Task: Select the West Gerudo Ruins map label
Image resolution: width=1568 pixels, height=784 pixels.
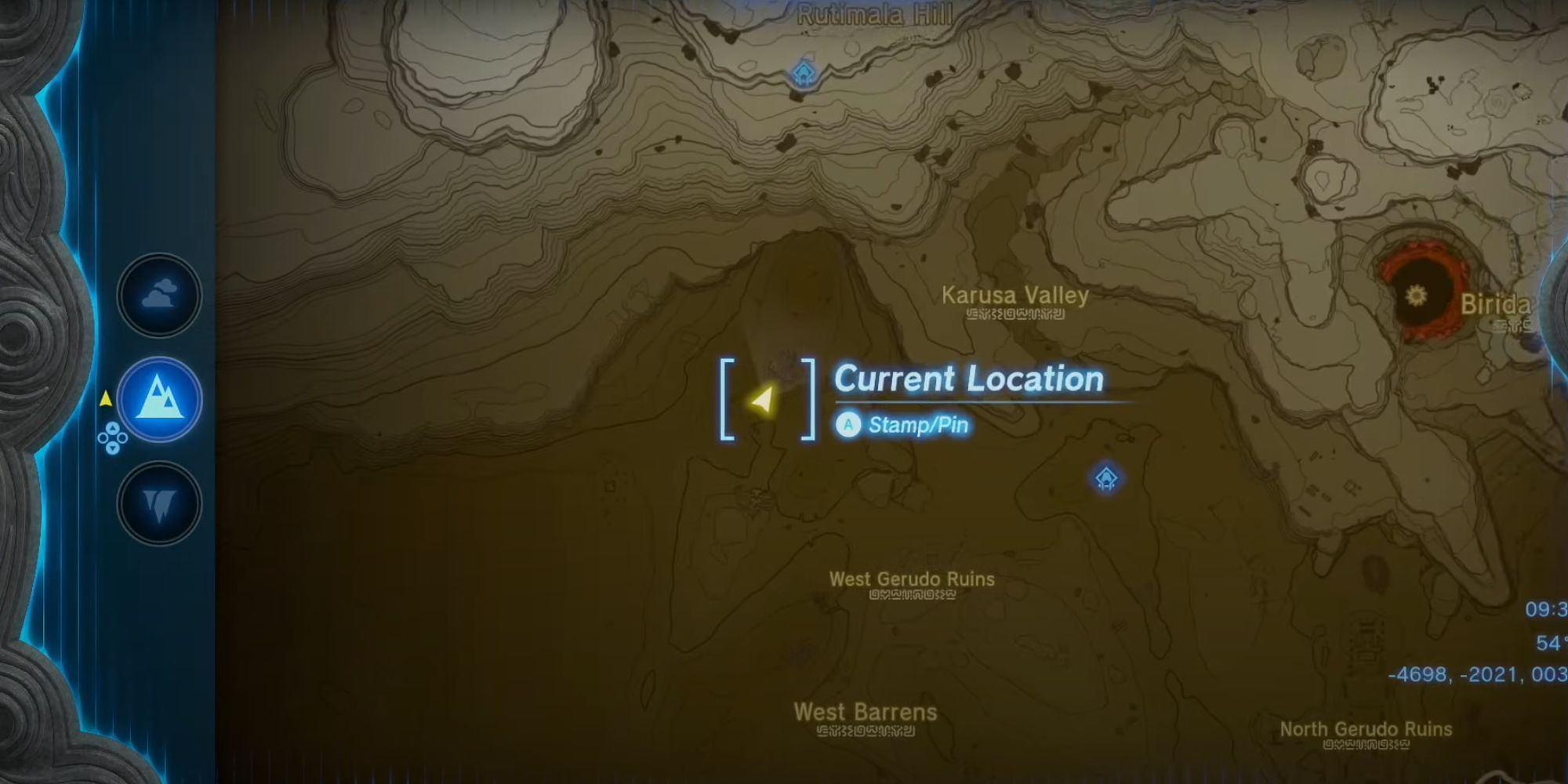Action: click(912, 579)
